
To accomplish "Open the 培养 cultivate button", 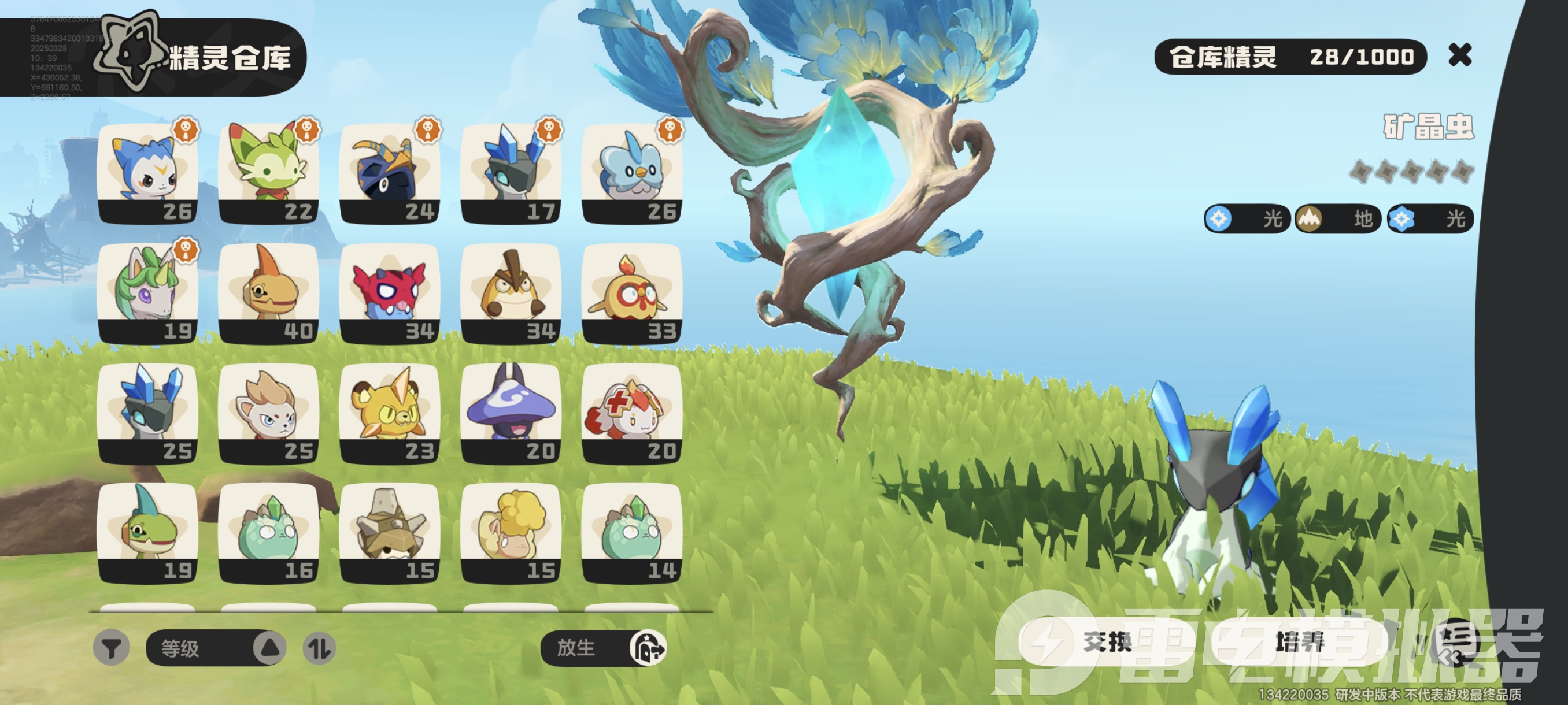I will (1299, 642).
